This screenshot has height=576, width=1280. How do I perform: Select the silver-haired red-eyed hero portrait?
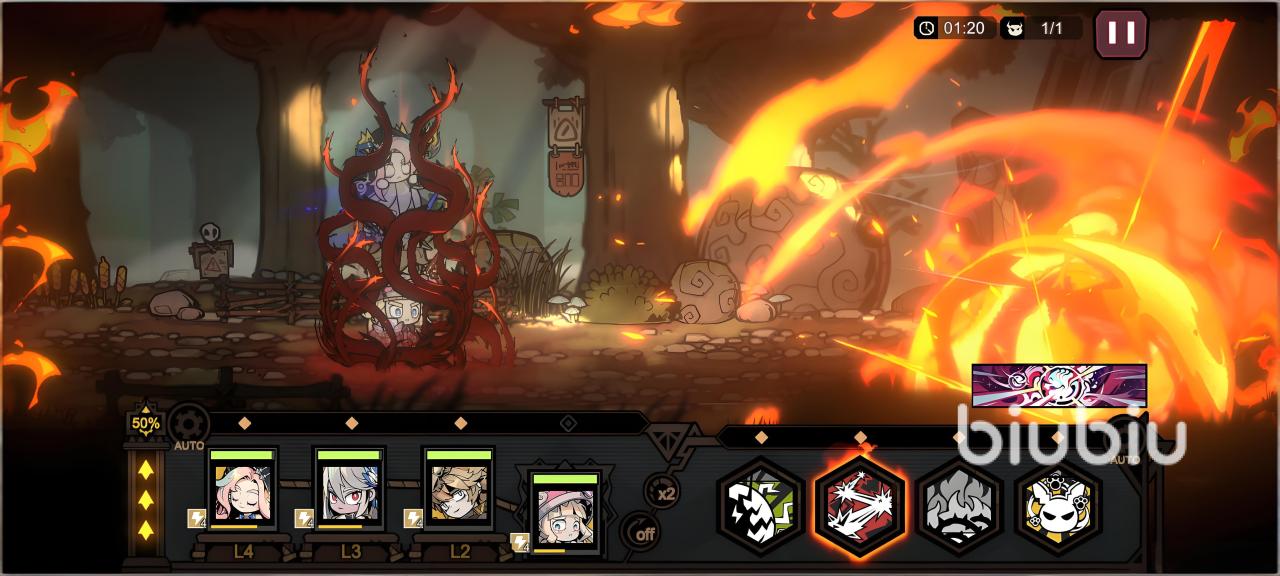coord(349,490)
